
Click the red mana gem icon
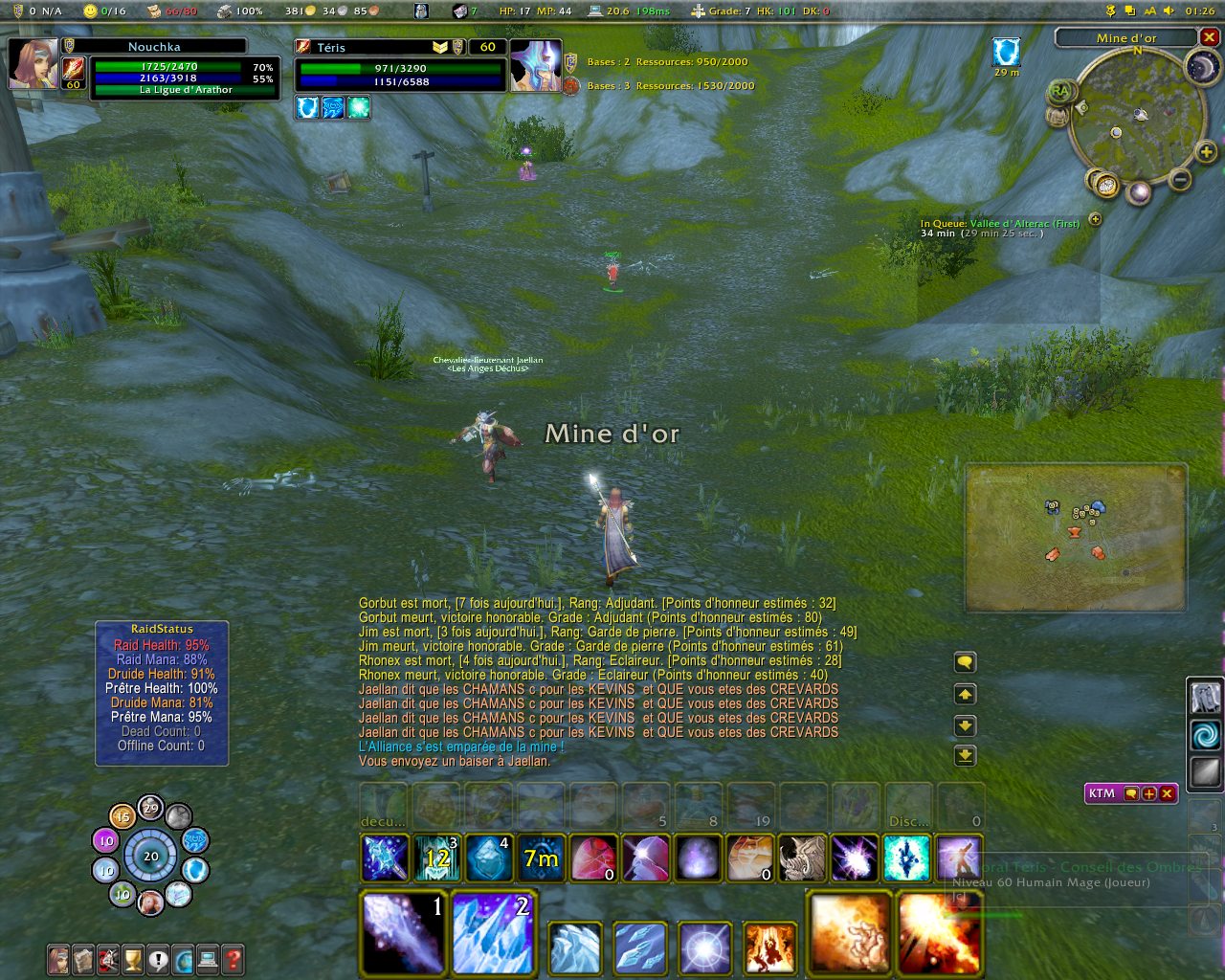pos(593,857)
